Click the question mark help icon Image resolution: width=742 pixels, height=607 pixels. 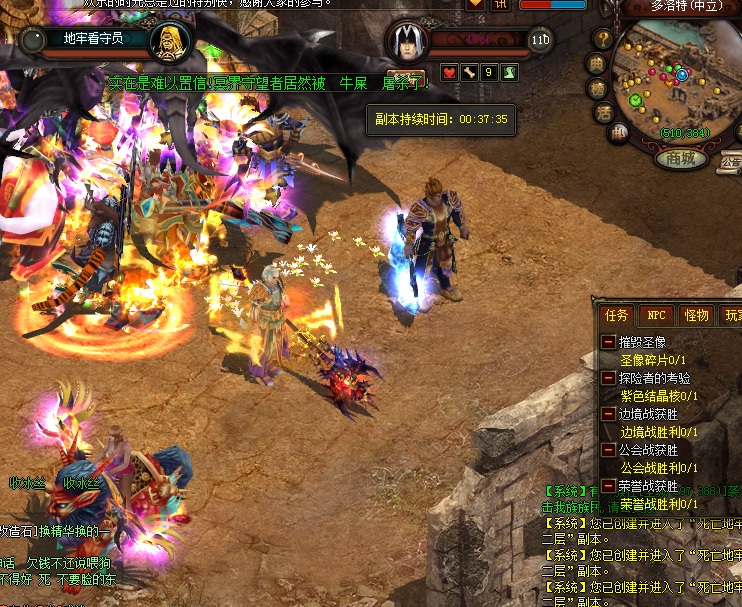point(603,39)
